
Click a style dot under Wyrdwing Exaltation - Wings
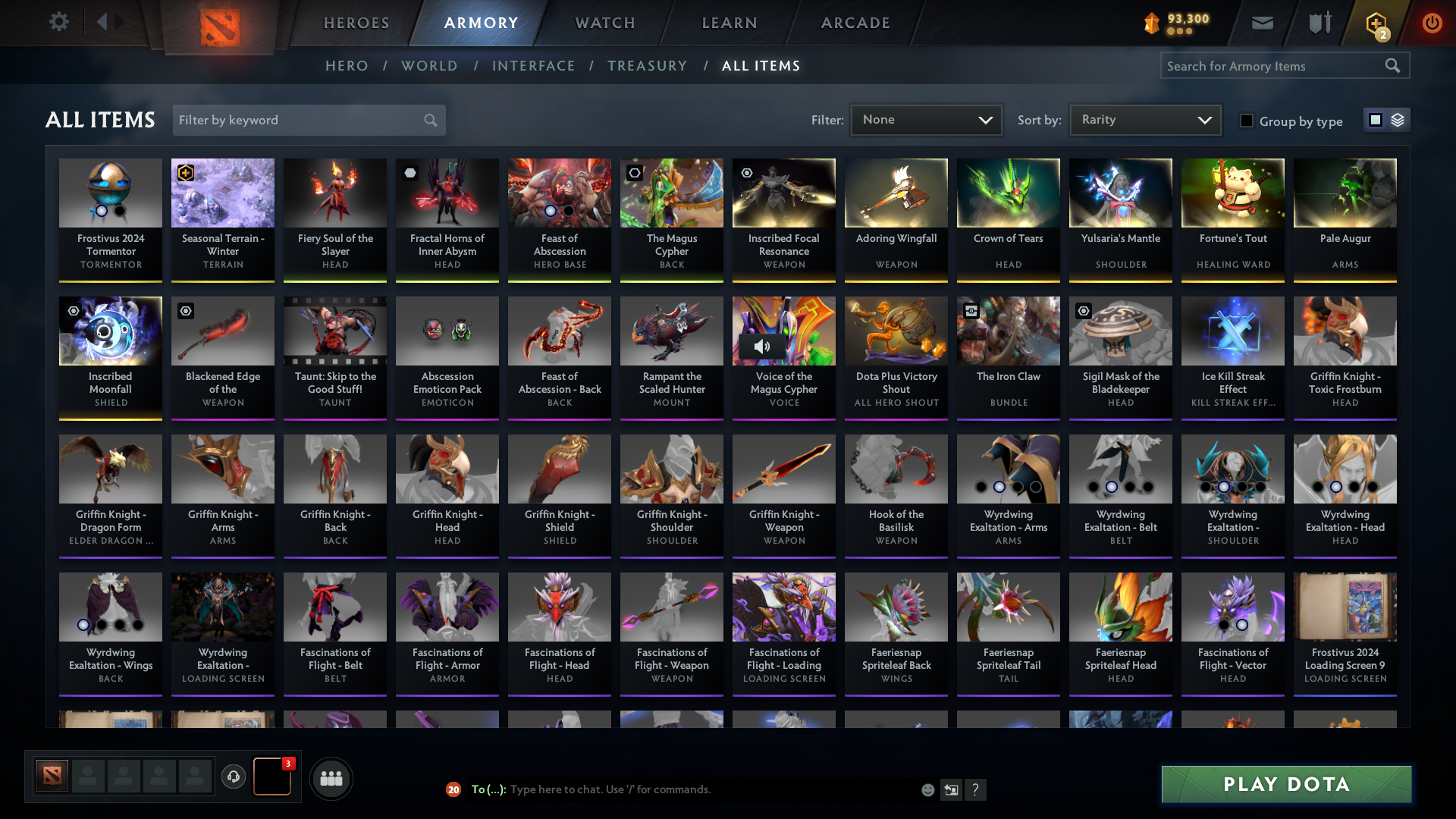pyautogui.click(x=83, y=625)
